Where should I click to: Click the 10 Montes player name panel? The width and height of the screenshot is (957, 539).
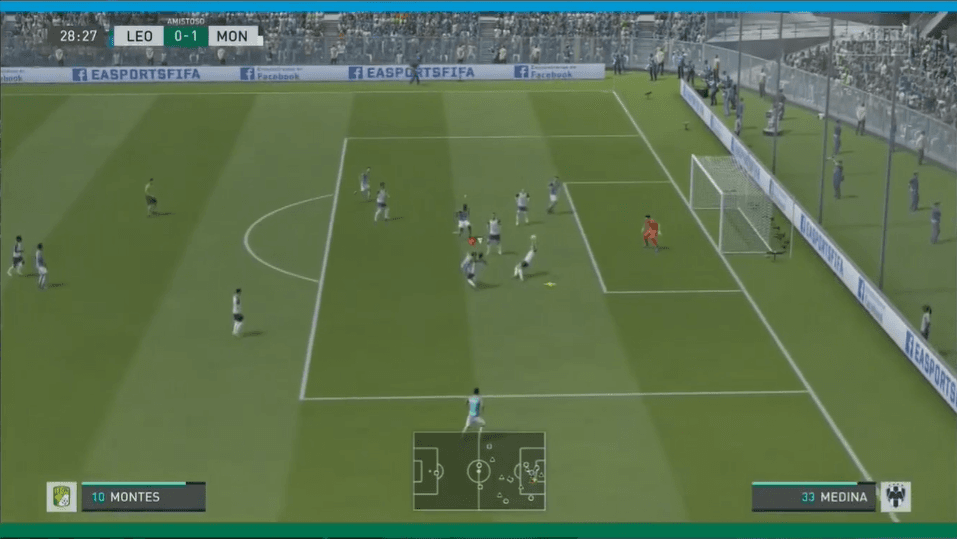143,497
